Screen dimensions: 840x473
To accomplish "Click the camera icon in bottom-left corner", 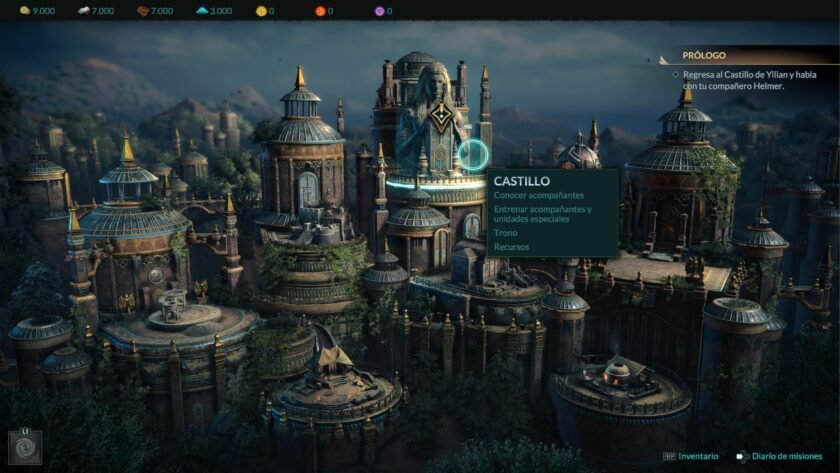I will [24, 445].
